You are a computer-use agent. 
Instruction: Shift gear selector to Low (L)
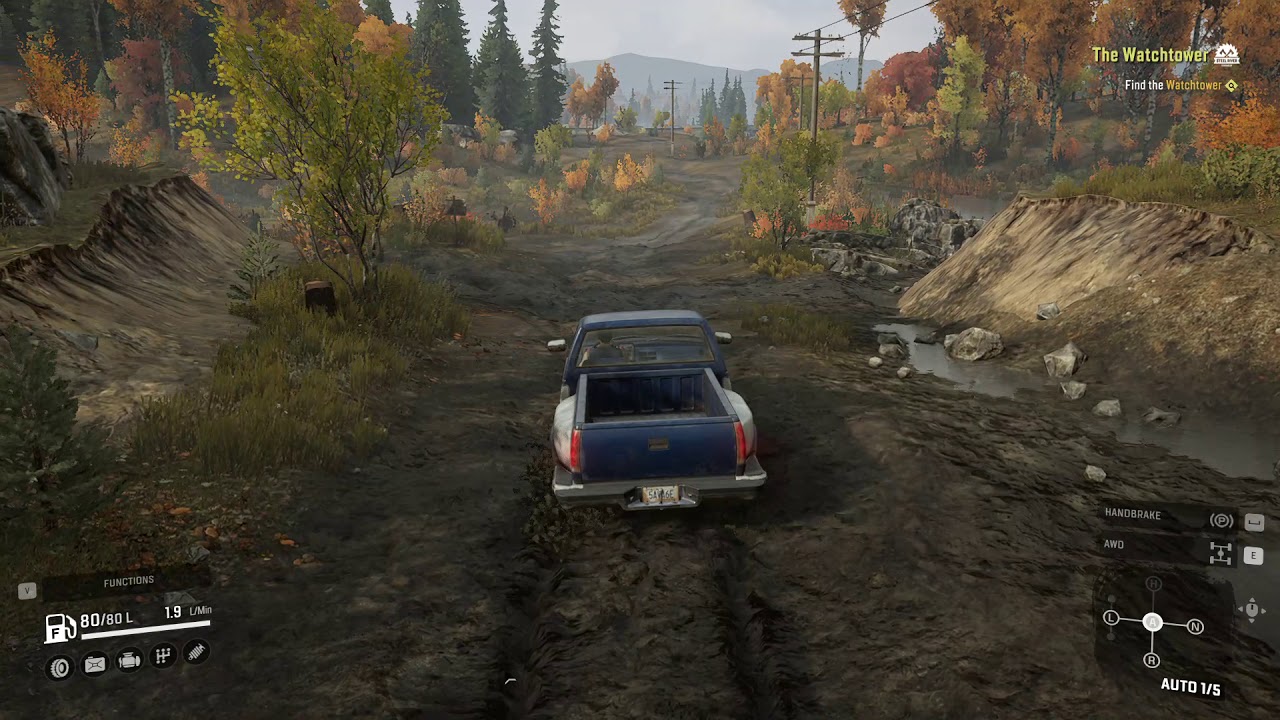point(1110,618)
